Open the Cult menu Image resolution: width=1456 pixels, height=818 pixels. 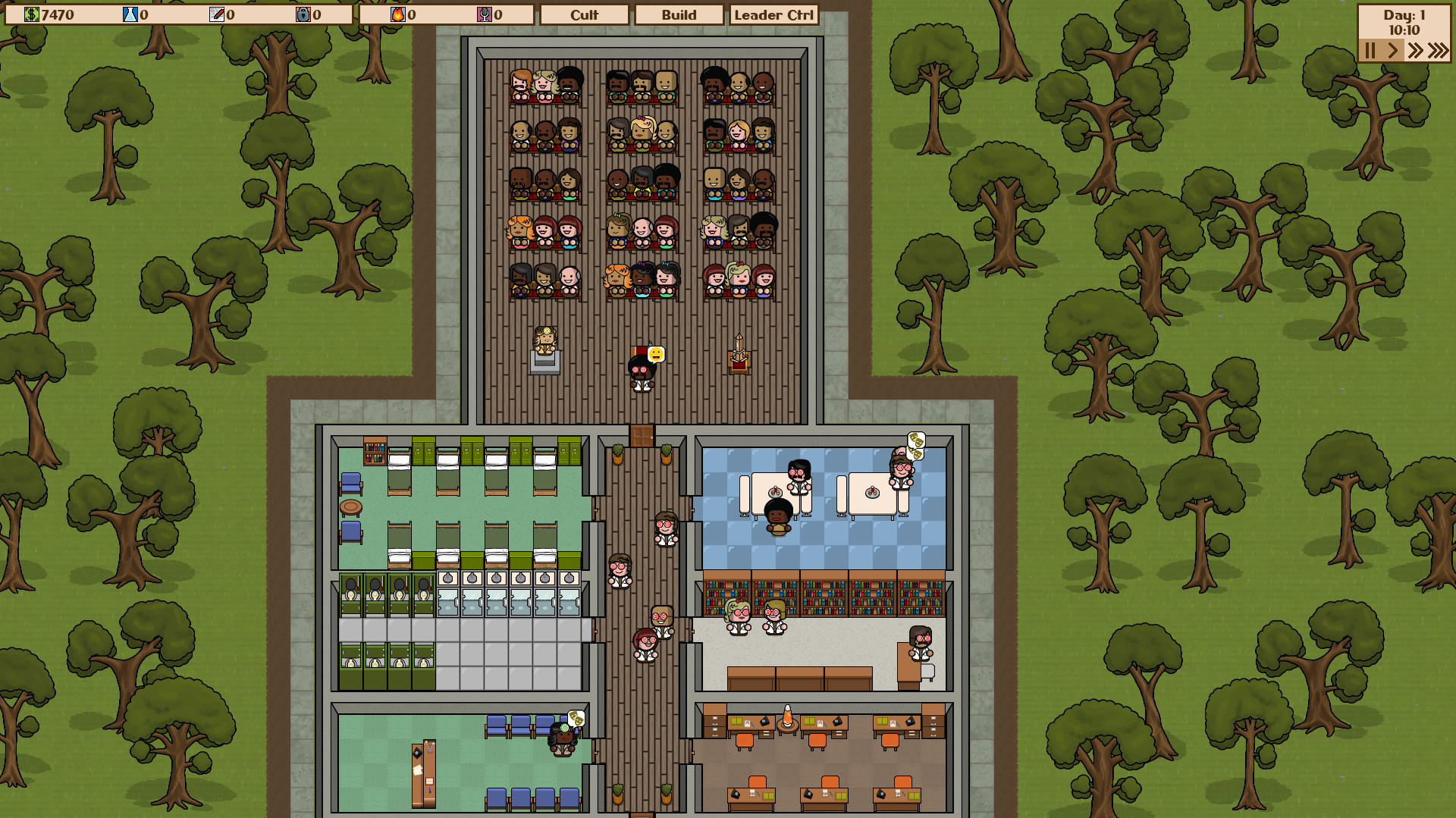tap(584, 14)
